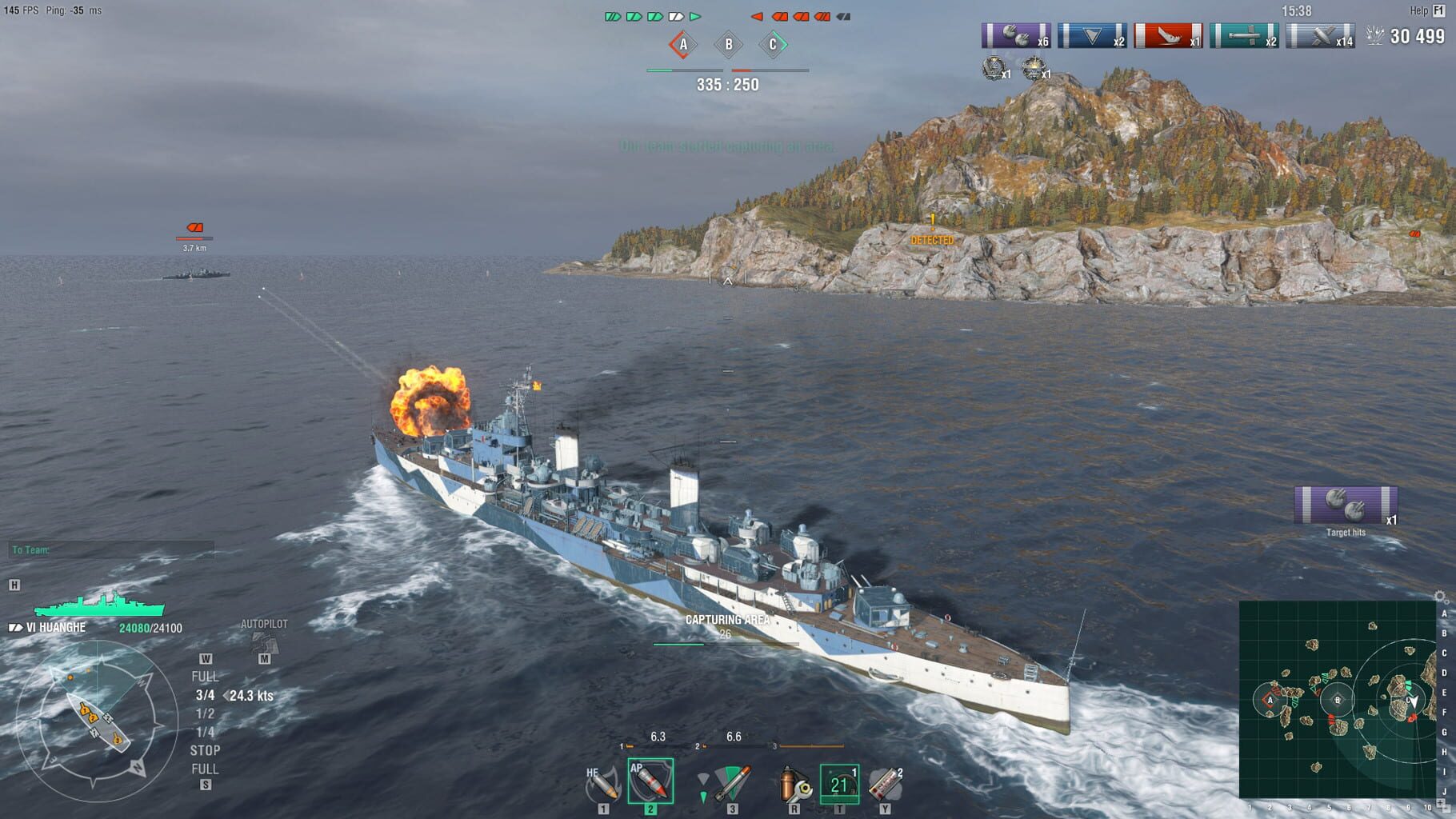1456x819 pixels.
Task: Open the capture point B indicator
Action: [x=728, y=46]
